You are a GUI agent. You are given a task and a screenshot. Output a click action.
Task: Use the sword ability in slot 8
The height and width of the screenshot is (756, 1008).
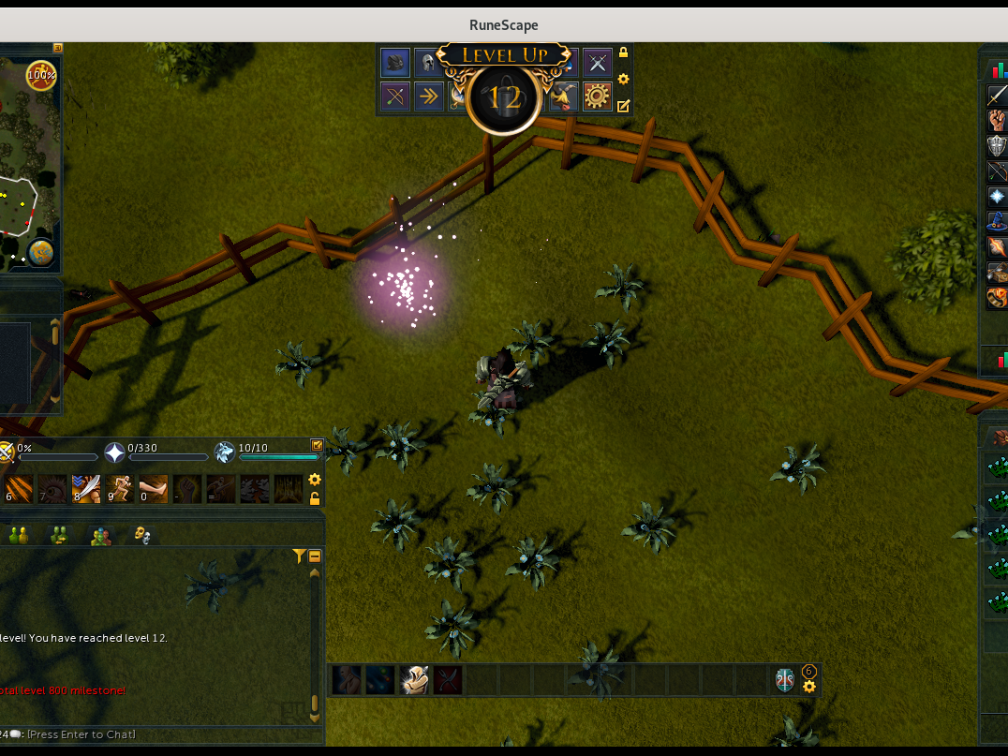pyautogui.click(x=86, y=489)
